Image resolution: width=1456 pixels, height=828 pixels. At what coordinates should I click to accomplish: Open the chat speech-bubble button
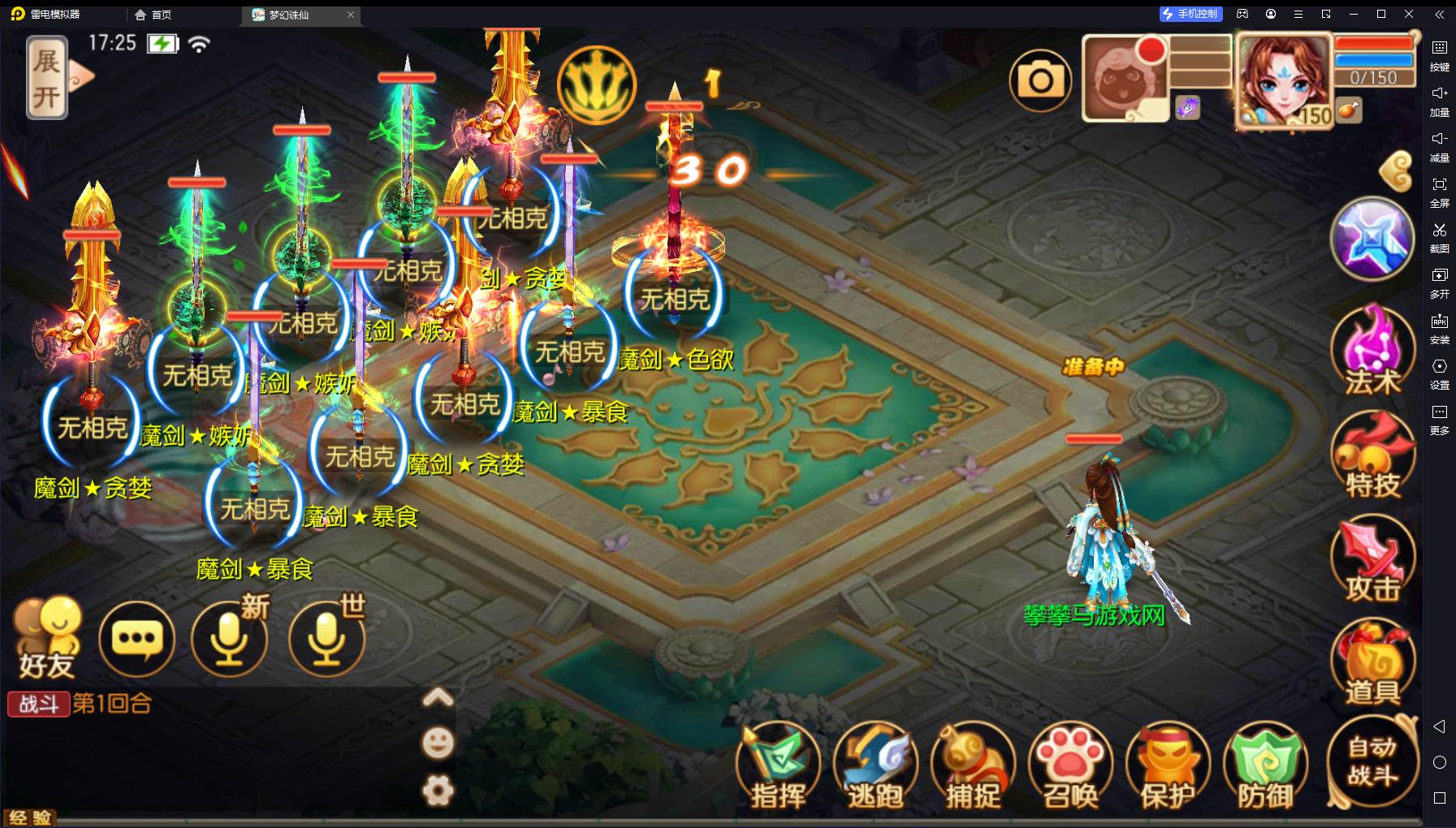click(x=136, y=640)
